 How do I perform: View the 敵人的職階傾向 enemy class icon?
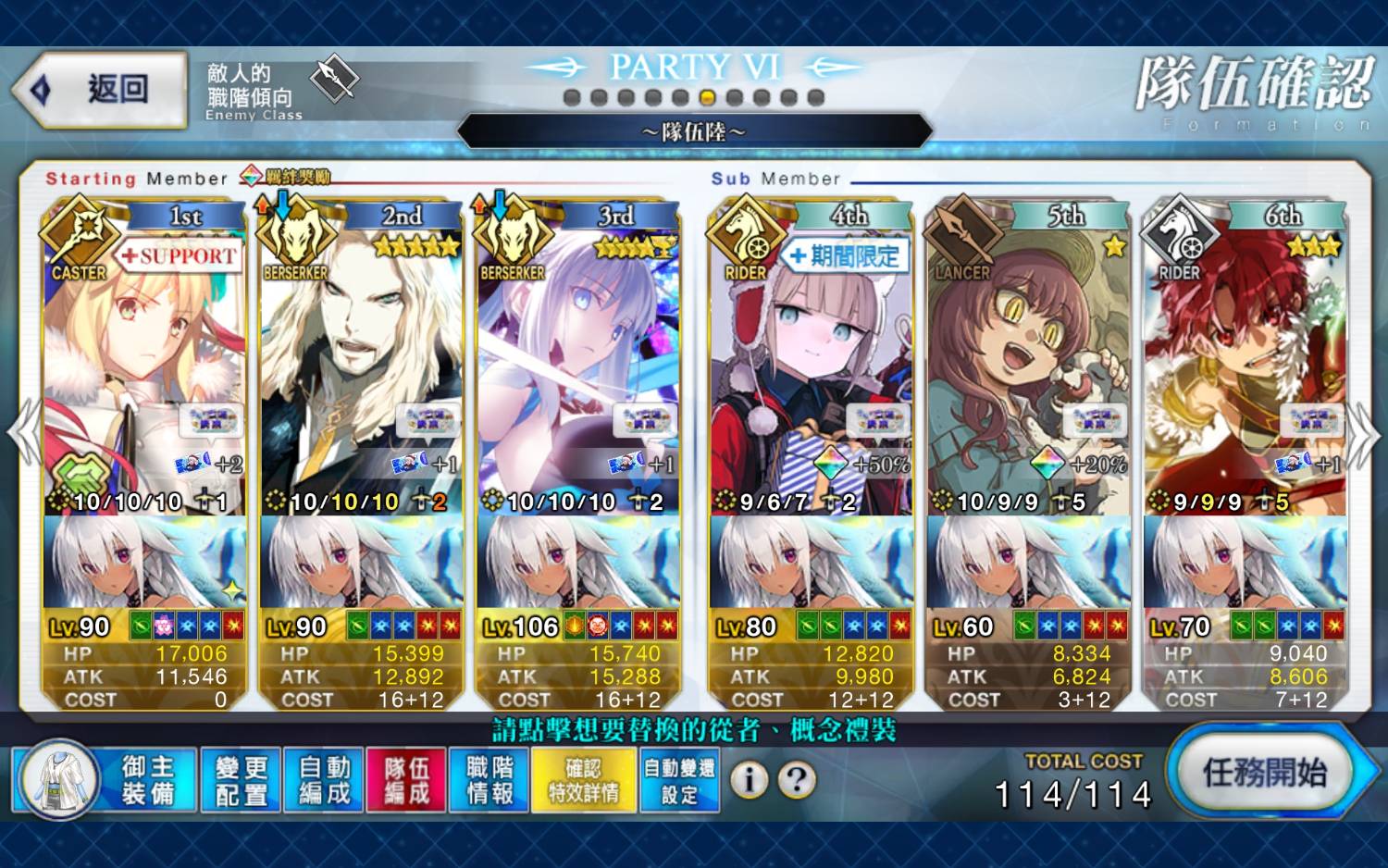click(x=333, y=80)
